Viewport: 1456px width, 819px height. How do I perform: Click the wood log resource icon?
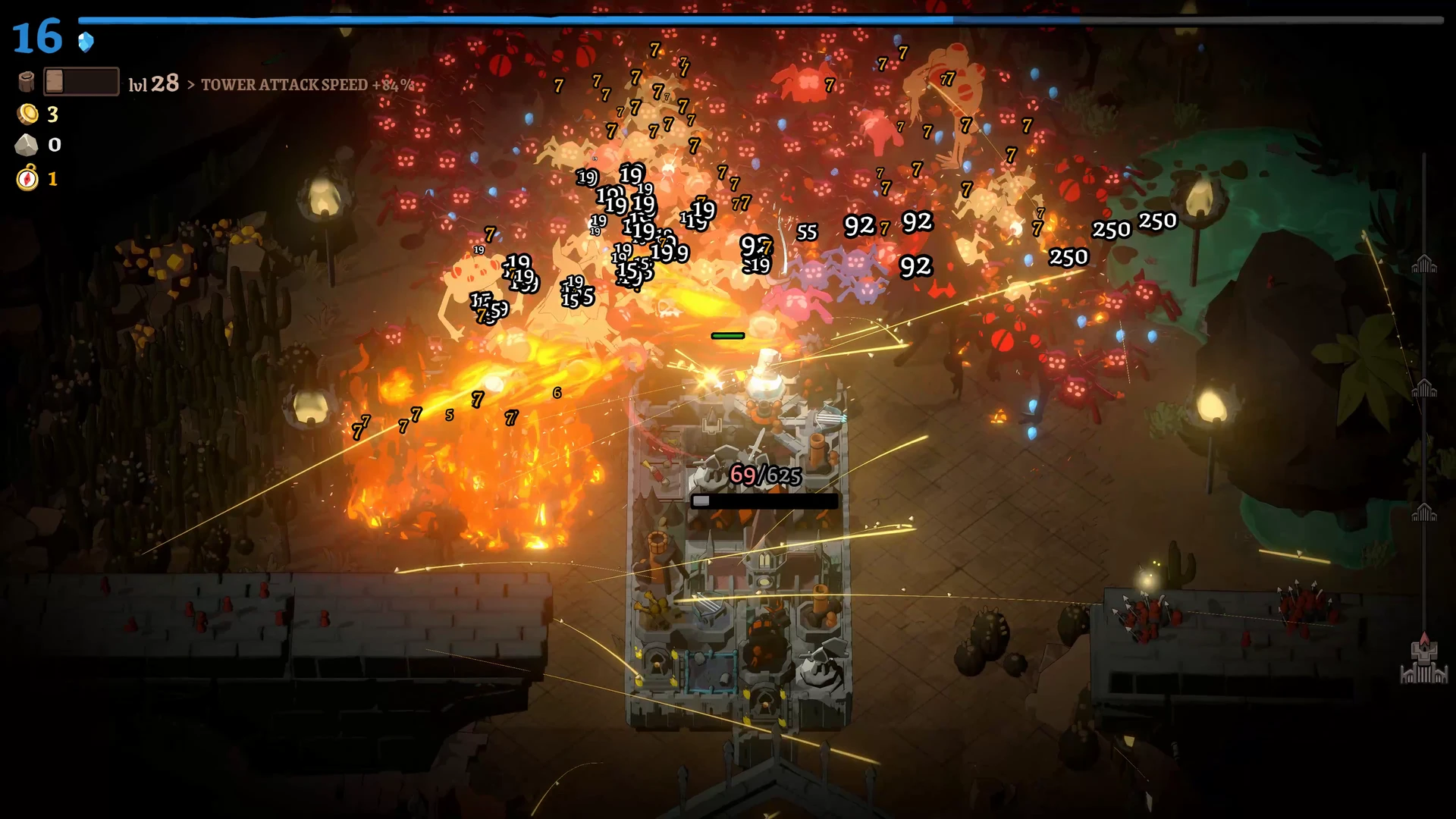[x=27, y=82]
